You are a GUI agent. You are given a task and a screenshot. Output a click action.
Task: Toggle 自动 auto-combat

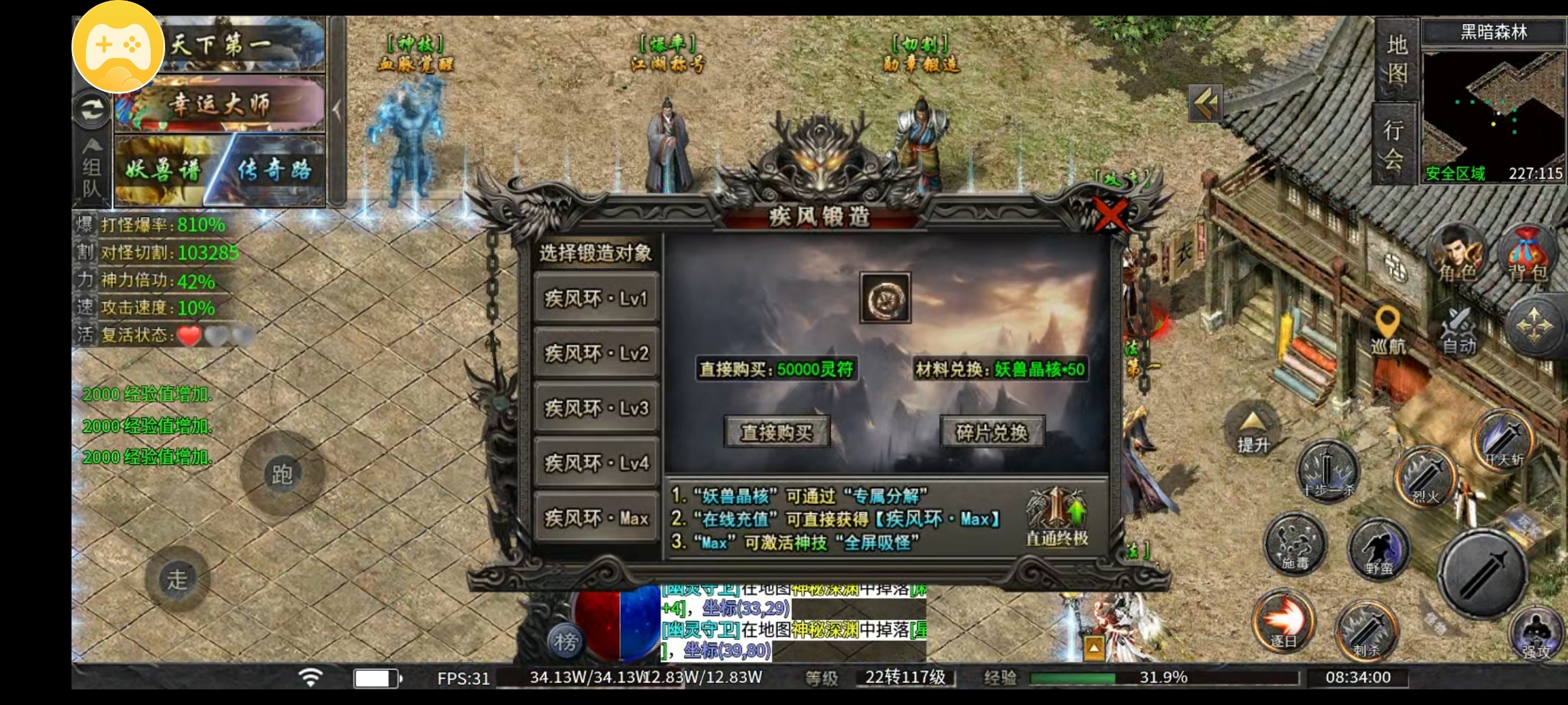[x=1459, y=330]
